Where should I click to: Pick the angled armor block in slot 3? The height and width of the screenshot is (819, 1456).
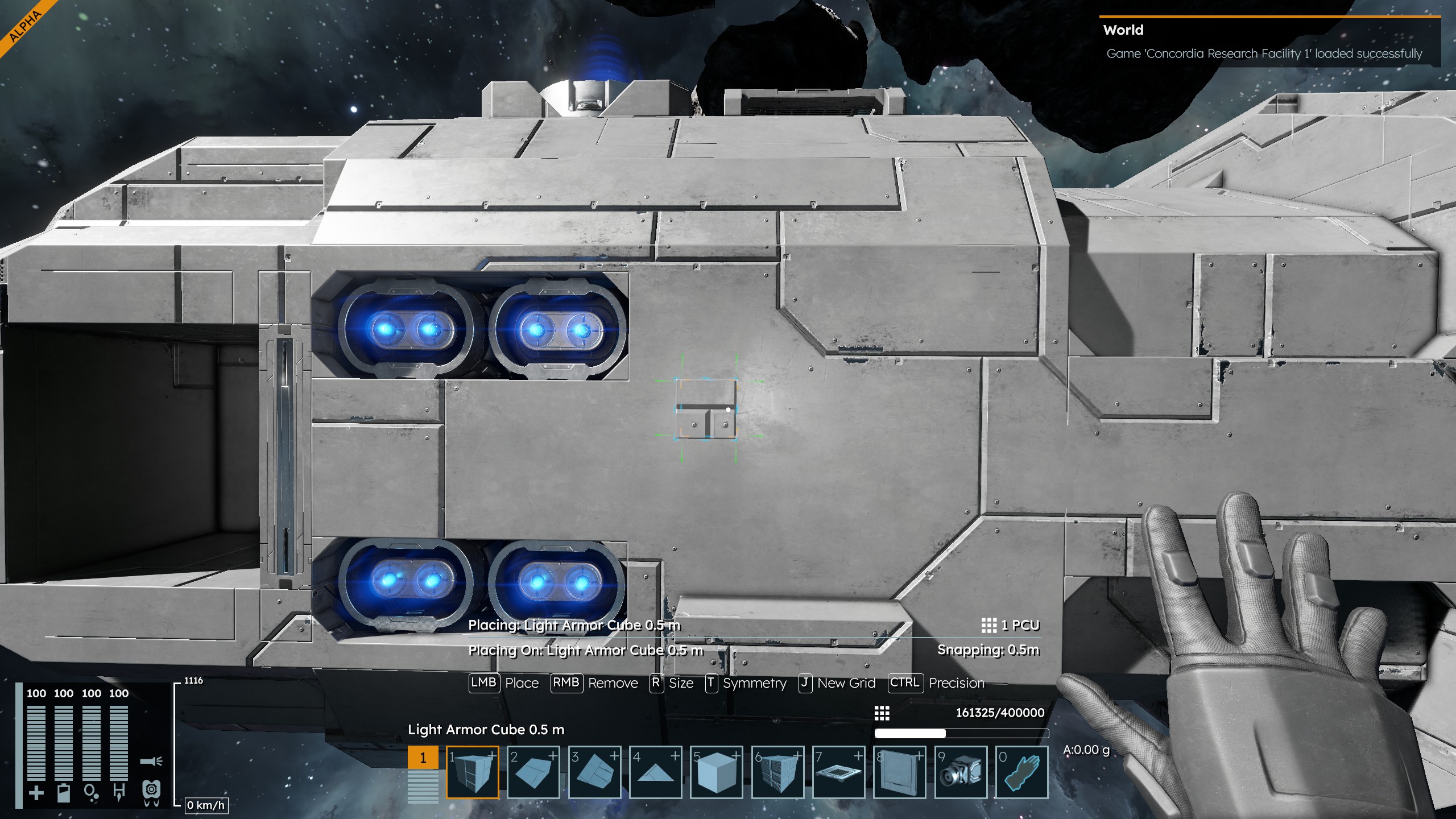point(594,772)
